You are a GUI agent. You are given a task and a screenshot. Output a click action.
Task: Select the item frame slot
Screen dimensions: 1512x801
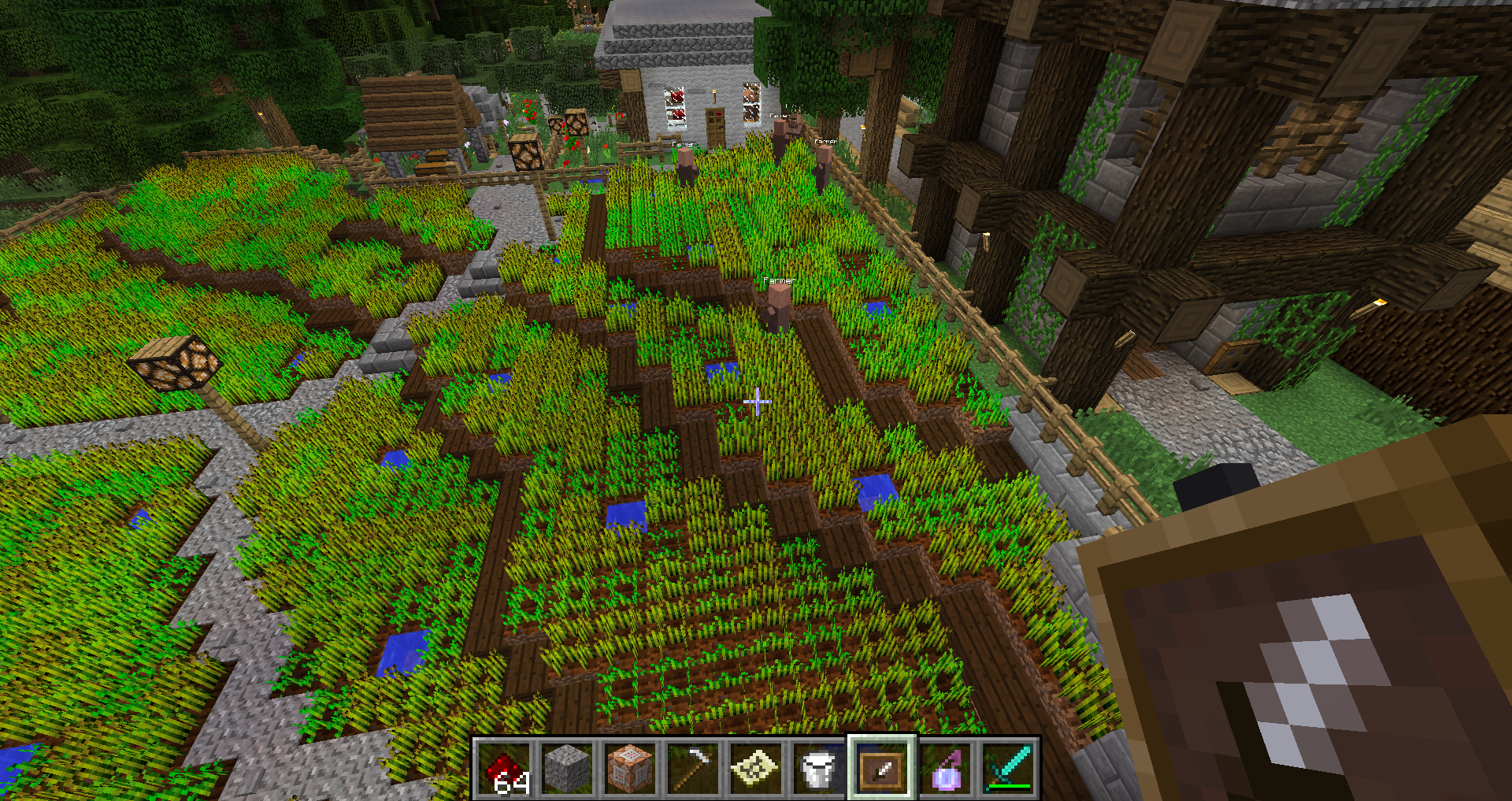point(882,768)
